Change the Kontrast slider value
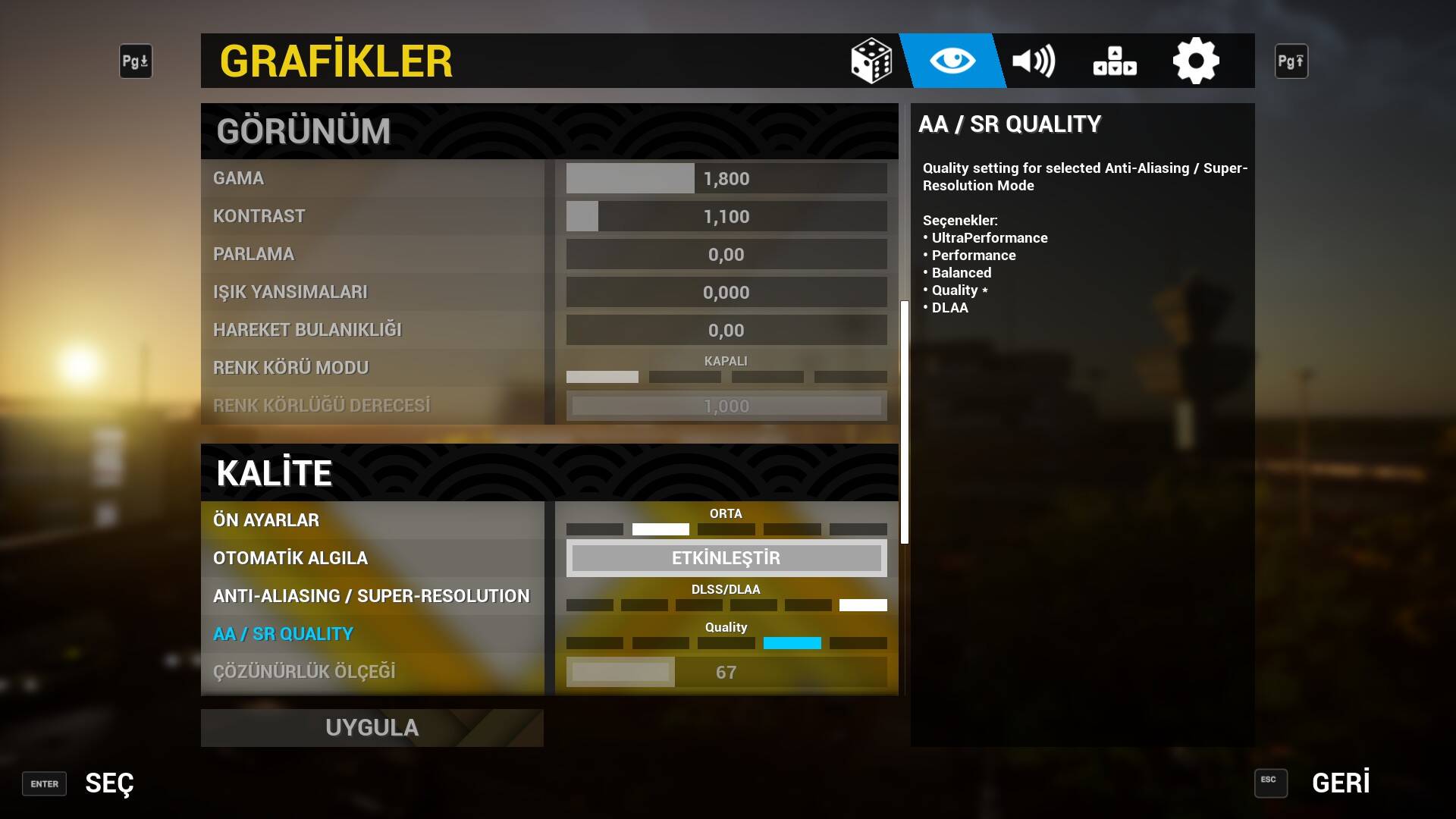The width and height of the screenshot is (1456, 819). [726, 217]
